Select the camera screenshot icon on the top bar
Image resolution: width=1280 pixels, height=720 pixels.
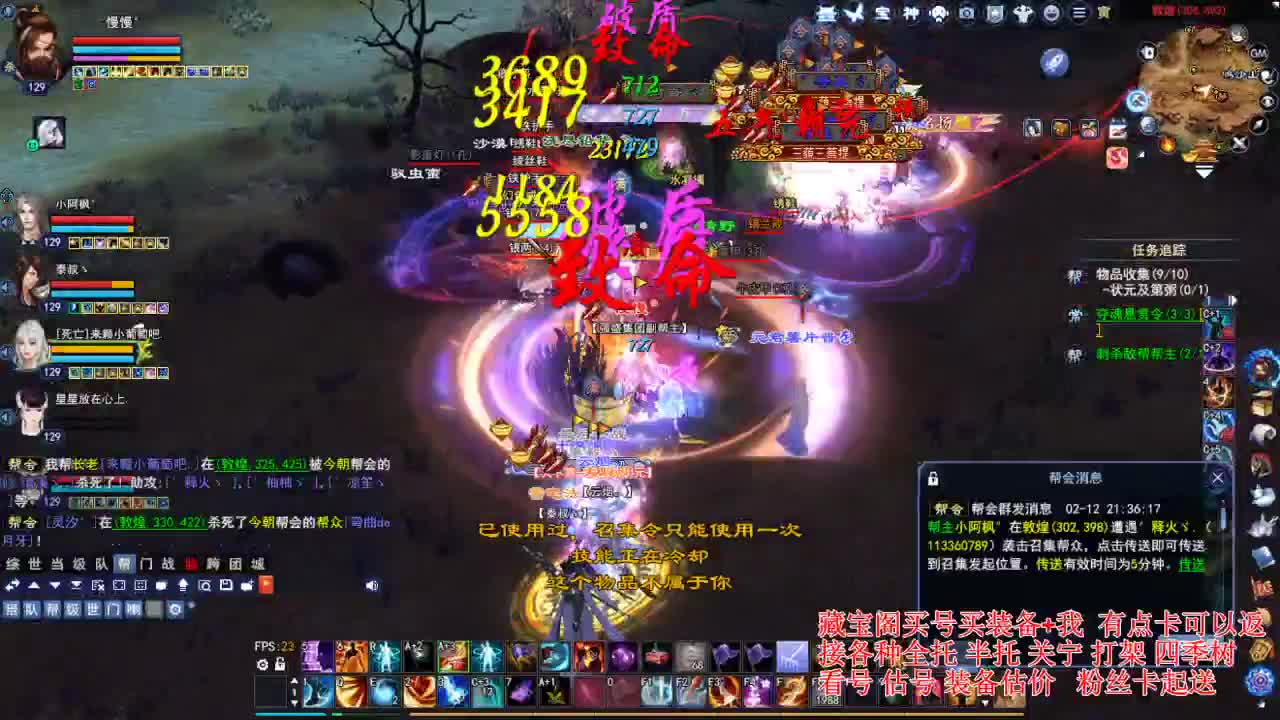tap(968, 12)
